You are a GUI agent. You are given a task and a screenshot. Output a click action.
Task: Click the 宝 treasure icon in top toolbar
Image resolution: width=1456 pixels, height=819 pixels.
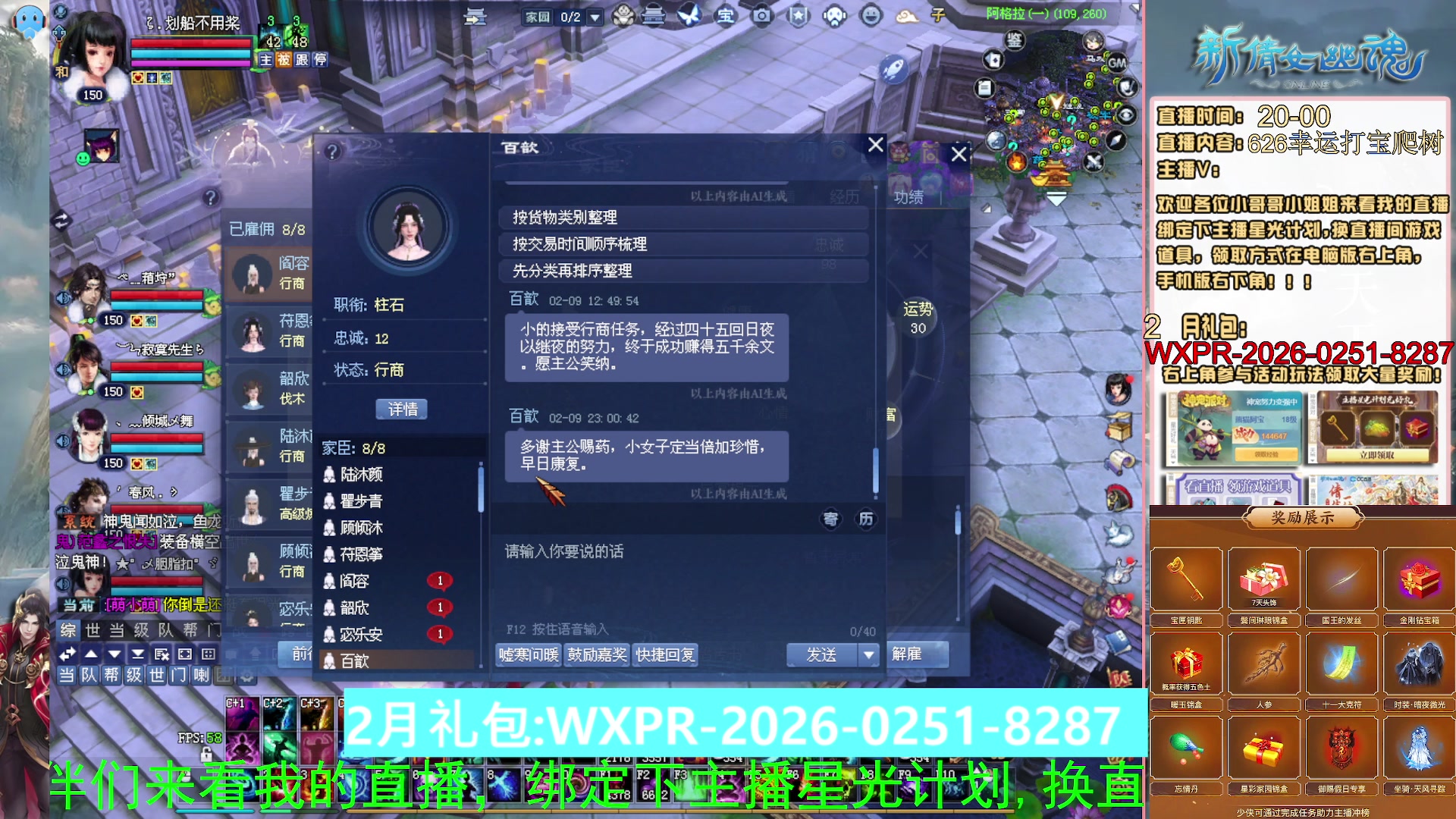[x=727, y=17]
